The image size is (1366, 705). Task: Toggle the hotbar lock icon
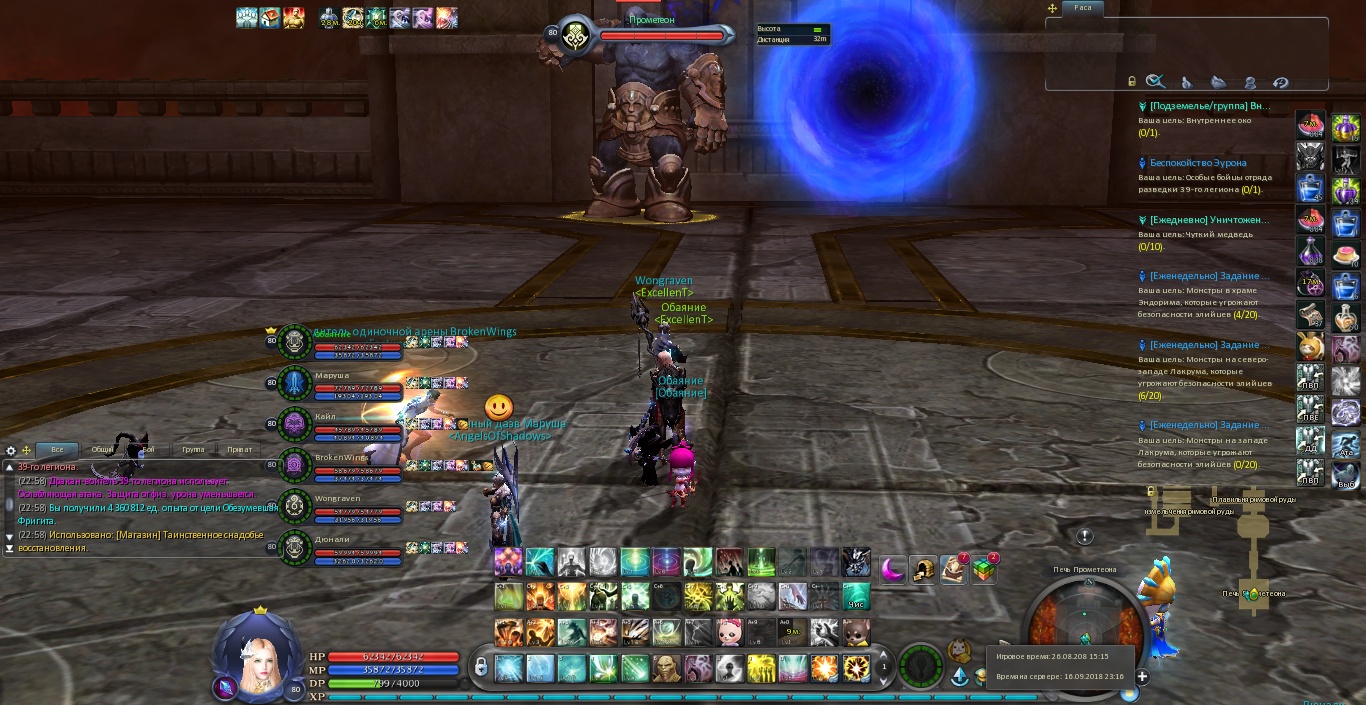click(480, 666)
